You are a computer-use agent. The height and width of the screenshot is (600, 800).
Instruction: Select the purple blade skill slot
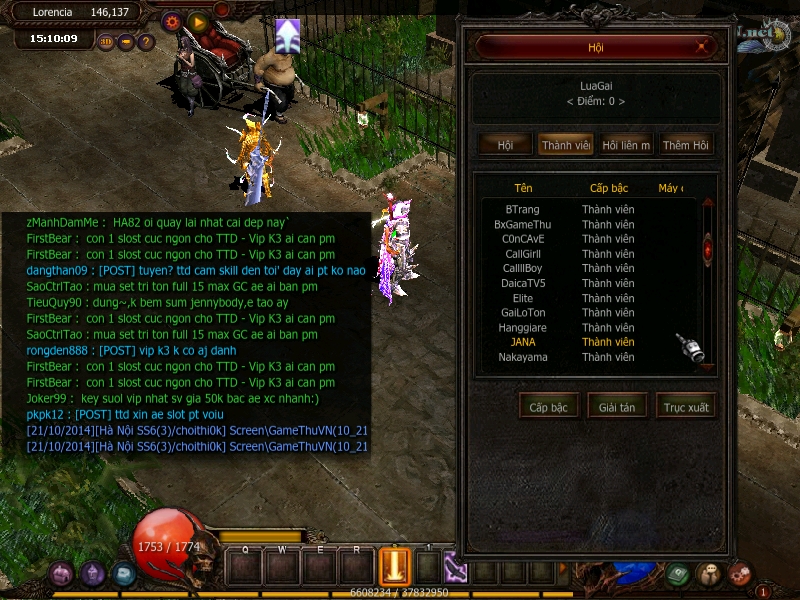(456, 568)
